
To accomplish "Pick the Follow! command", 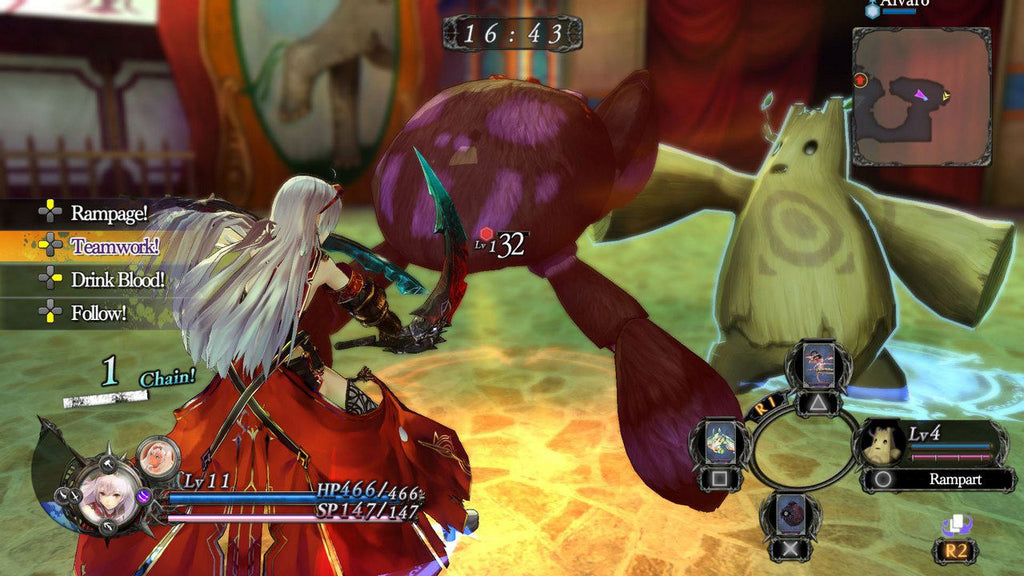I will pos(98,314).
